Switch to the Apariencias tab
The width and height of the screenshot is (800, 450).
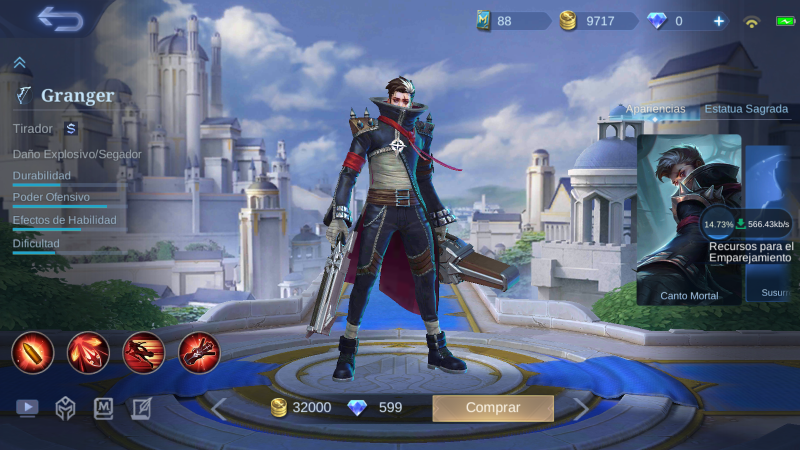(655, 108)
